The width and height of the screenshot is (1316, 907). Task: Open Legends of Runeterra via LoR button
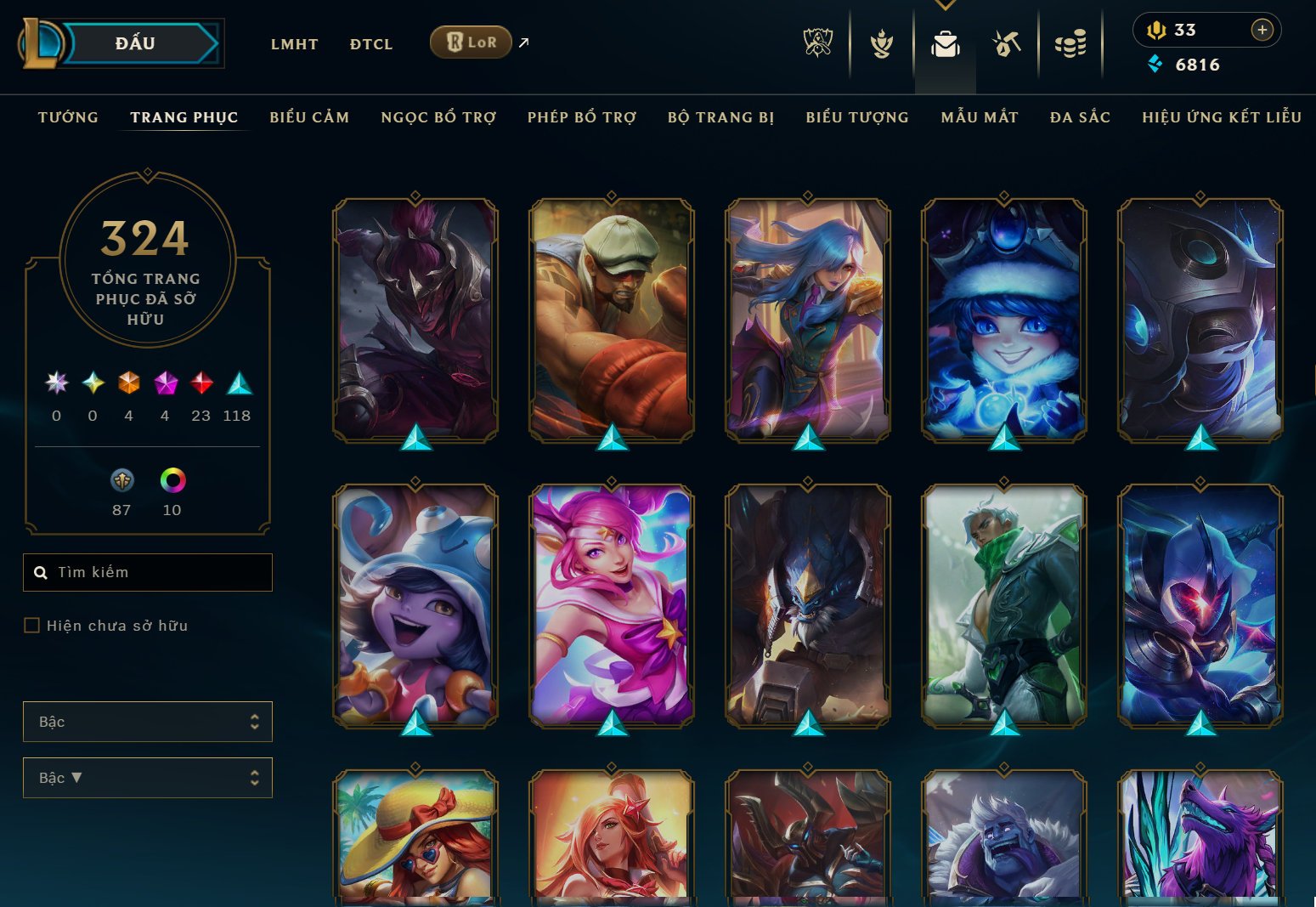point(471,42)
